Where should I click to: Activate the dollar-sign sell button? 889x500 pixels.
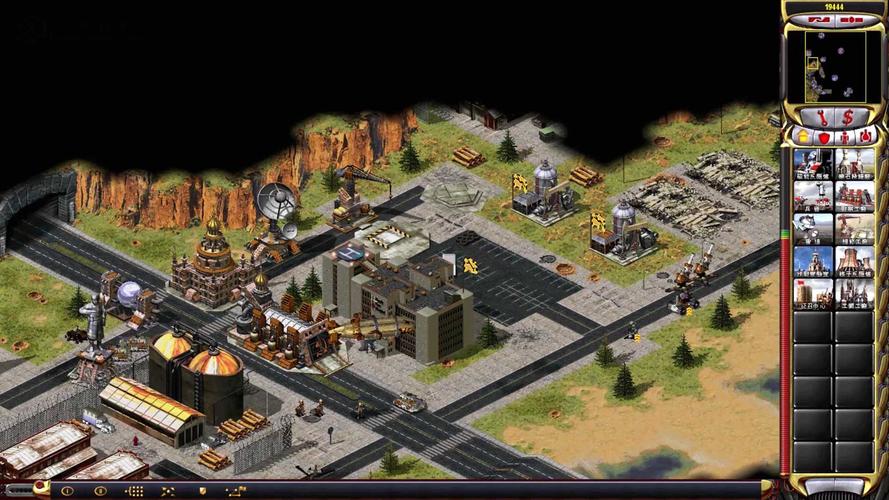[x=848, y=117]
